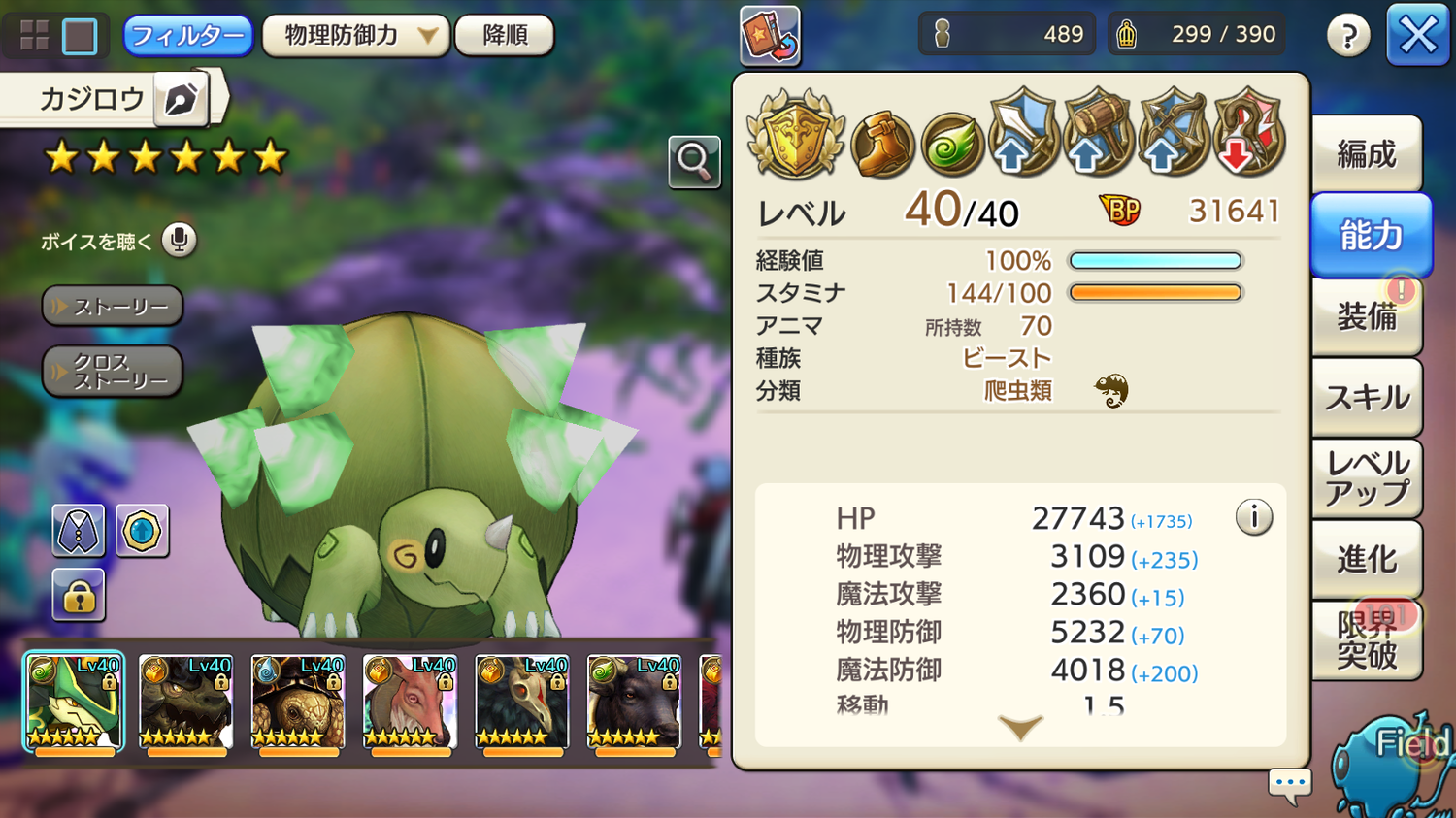Open the ストーリー button

(x=113, y=307)
